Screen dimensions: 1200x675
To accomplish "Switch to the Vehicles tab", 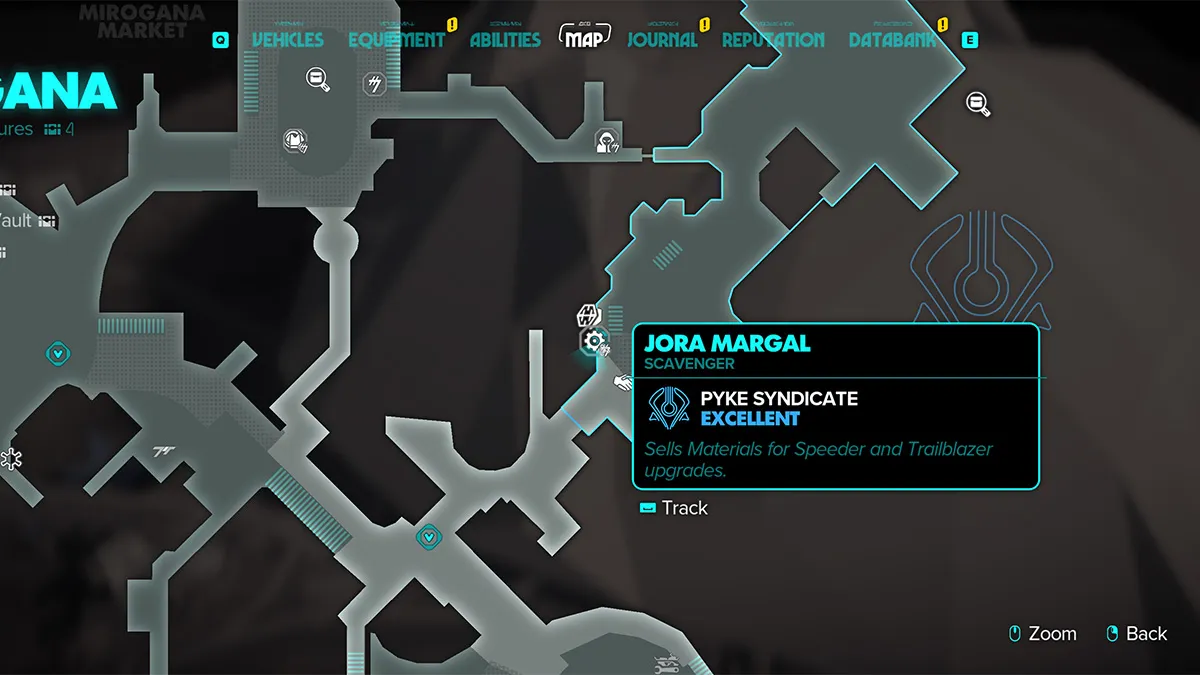I will (287, 40).
